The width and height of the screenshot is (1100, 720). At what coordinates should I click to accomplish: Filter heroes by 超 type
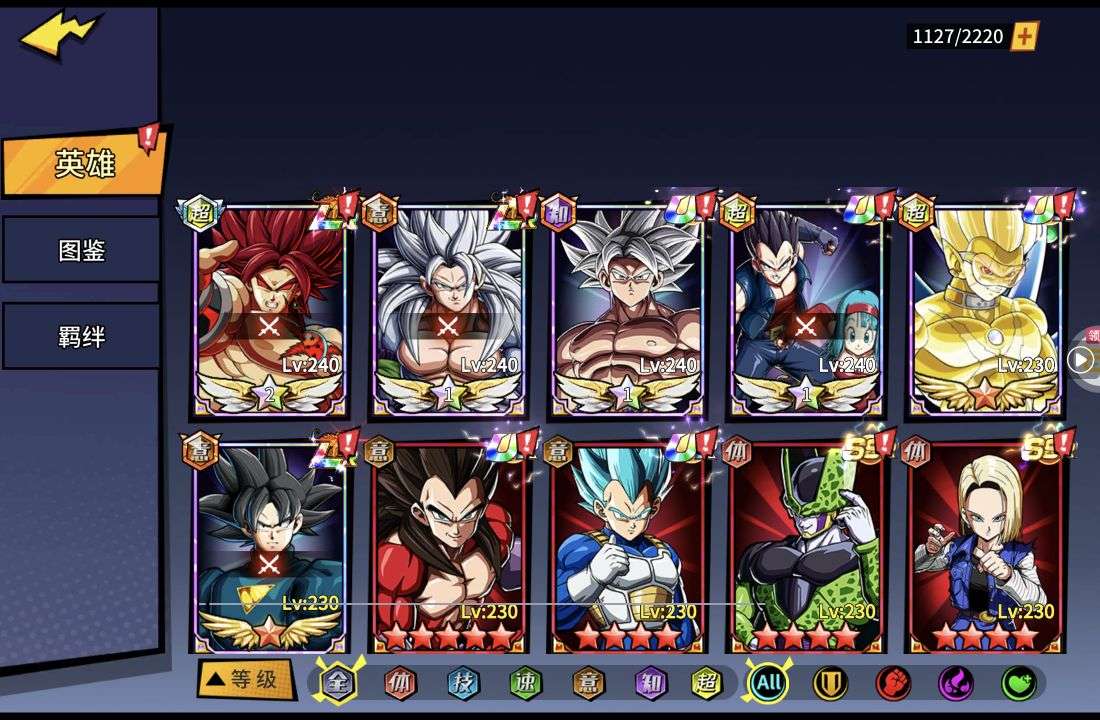click(707, 684)
